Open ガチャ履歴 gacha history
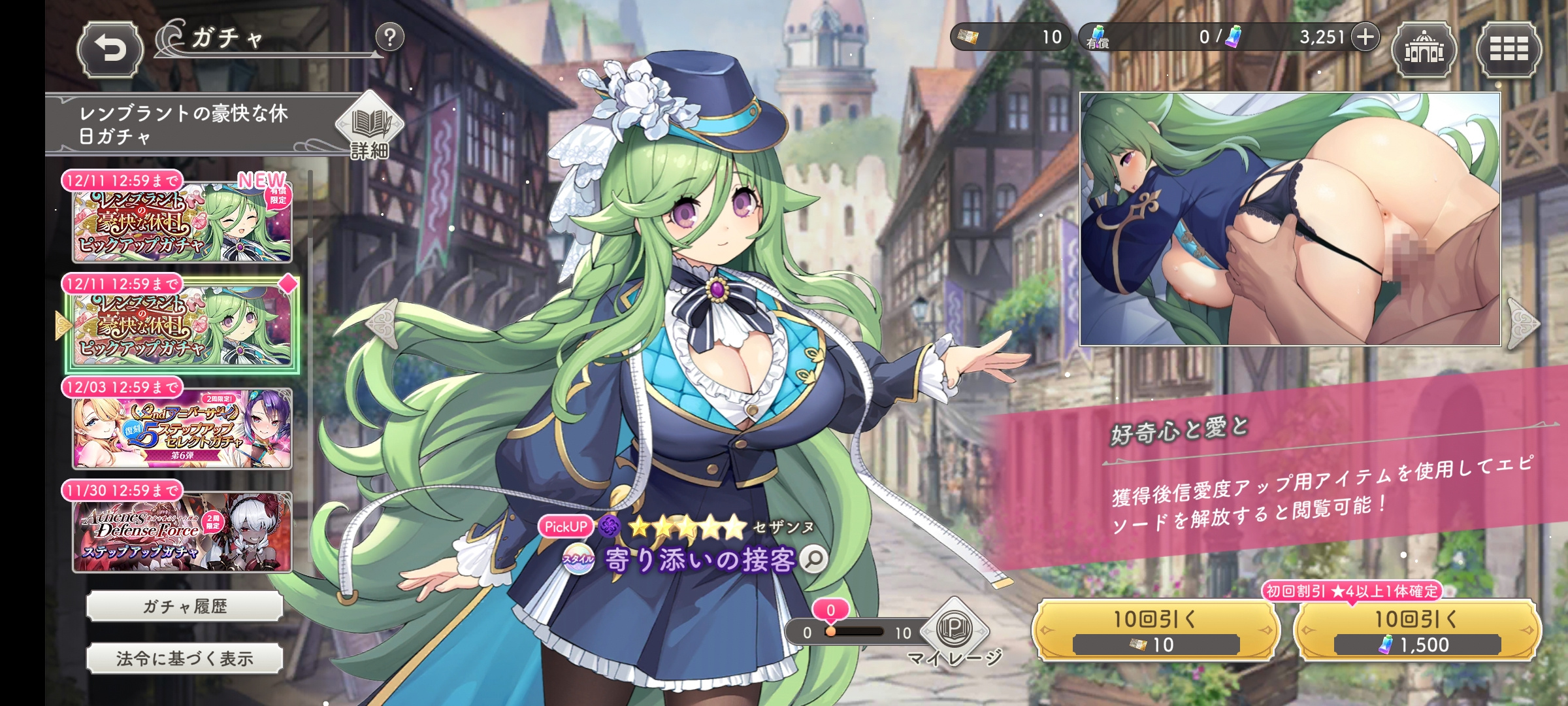 [x=185, y=607]
